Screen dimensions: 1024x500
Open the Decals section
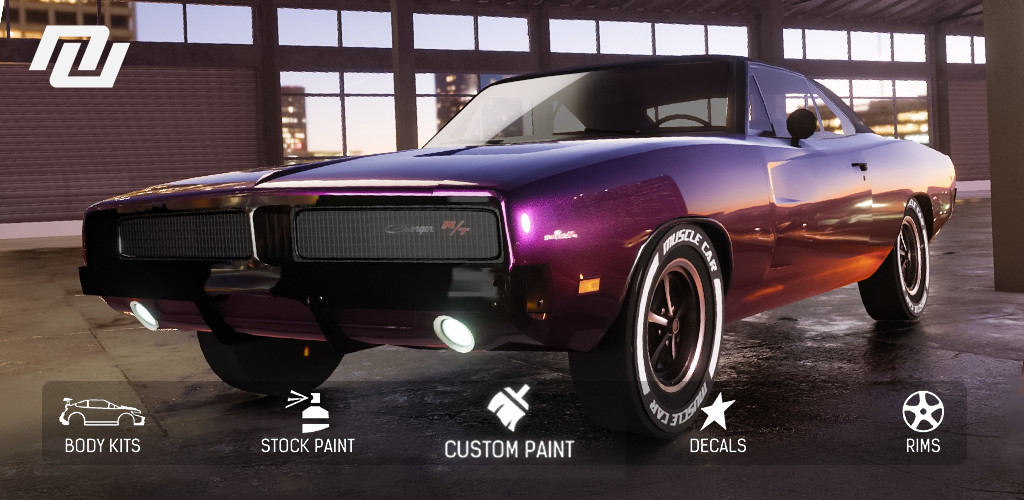coord(717,424)
